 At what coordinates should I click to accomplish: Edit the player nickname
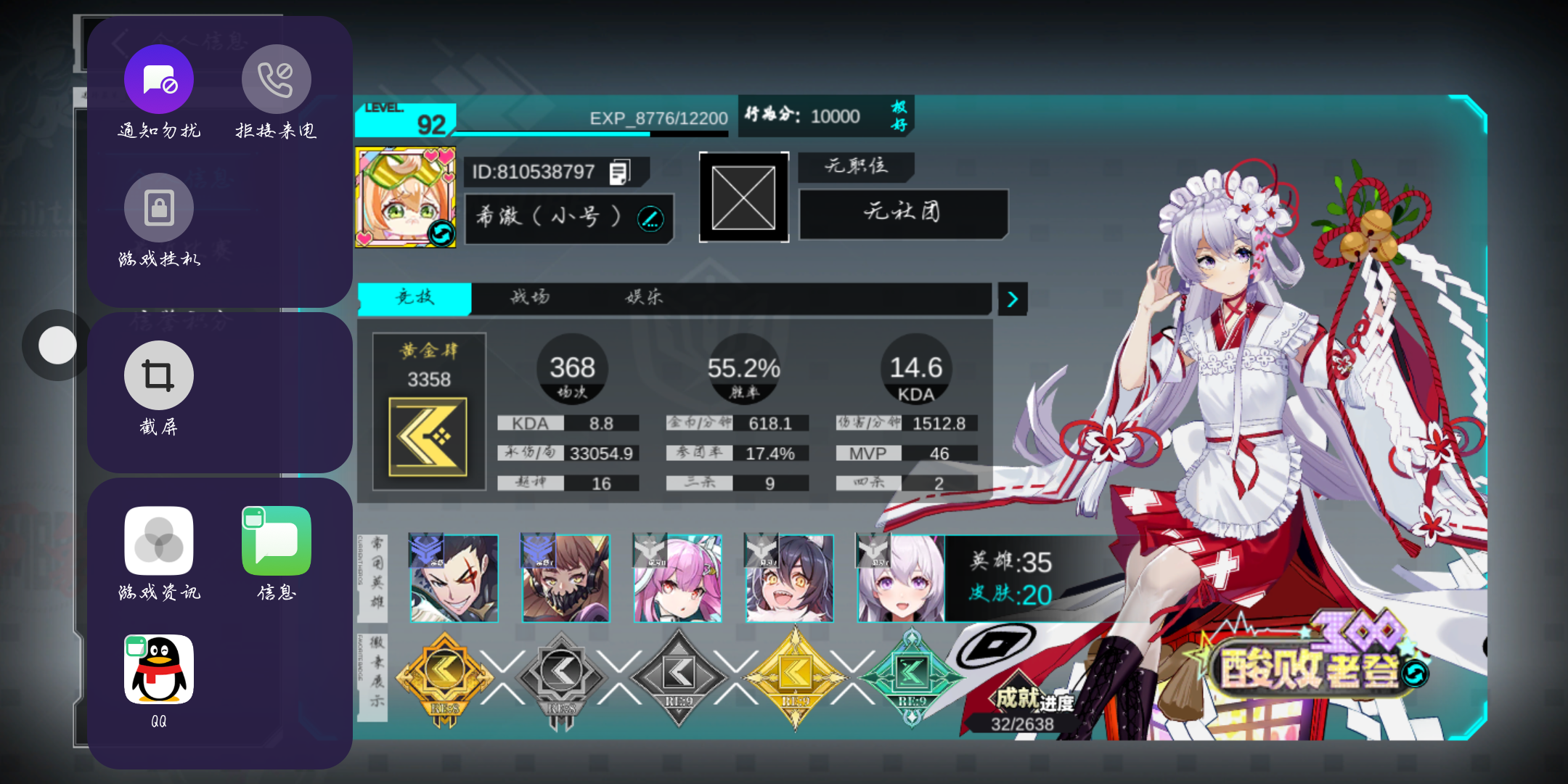pos(650,218)
